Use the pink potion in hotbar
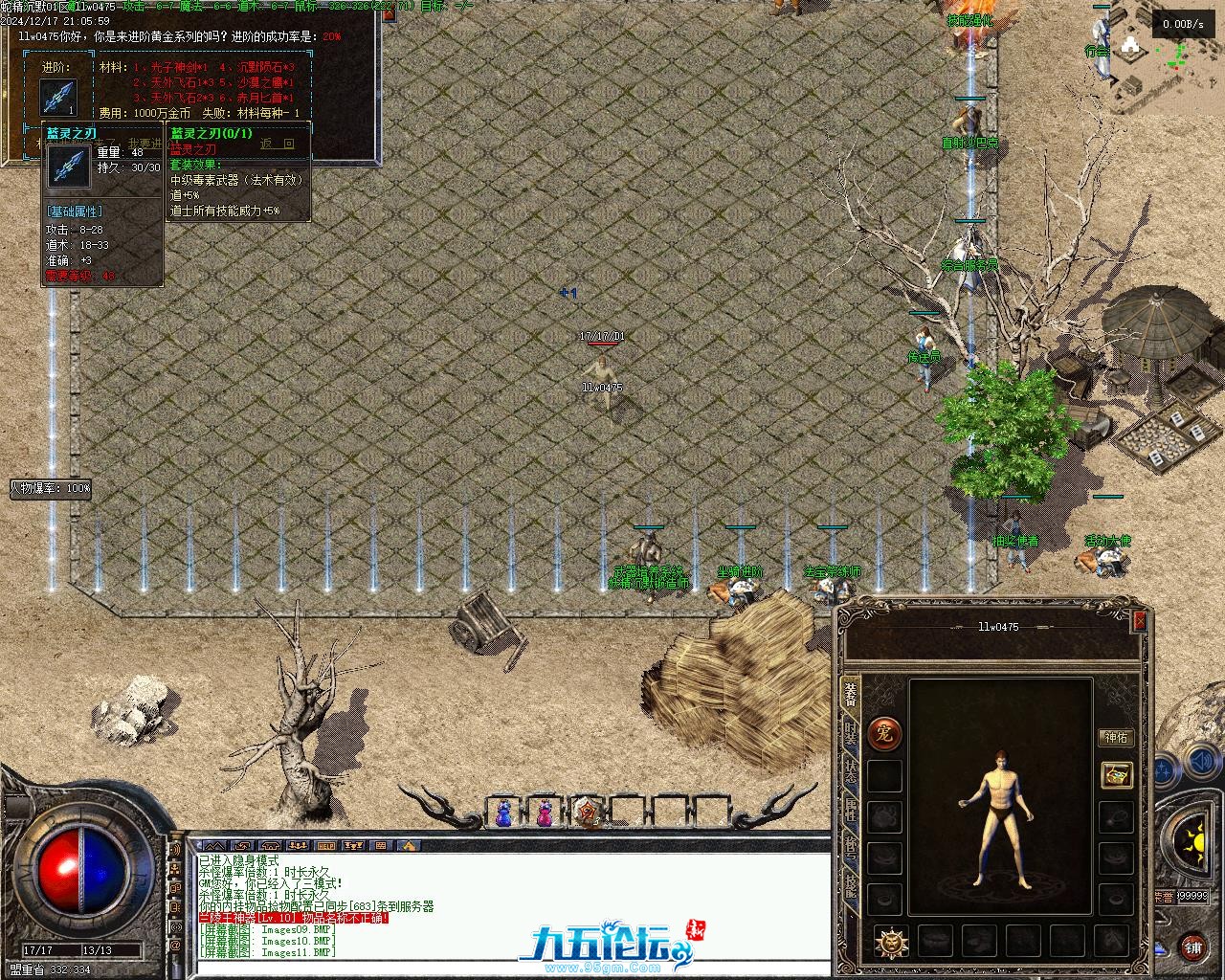This screenshot has height=980, width=1225. point(545,813)
